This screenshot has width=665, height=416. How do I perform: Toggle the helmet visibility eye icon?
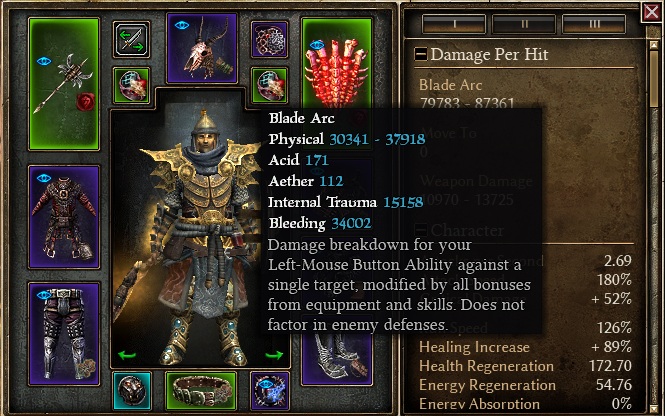tap(181, 24)
